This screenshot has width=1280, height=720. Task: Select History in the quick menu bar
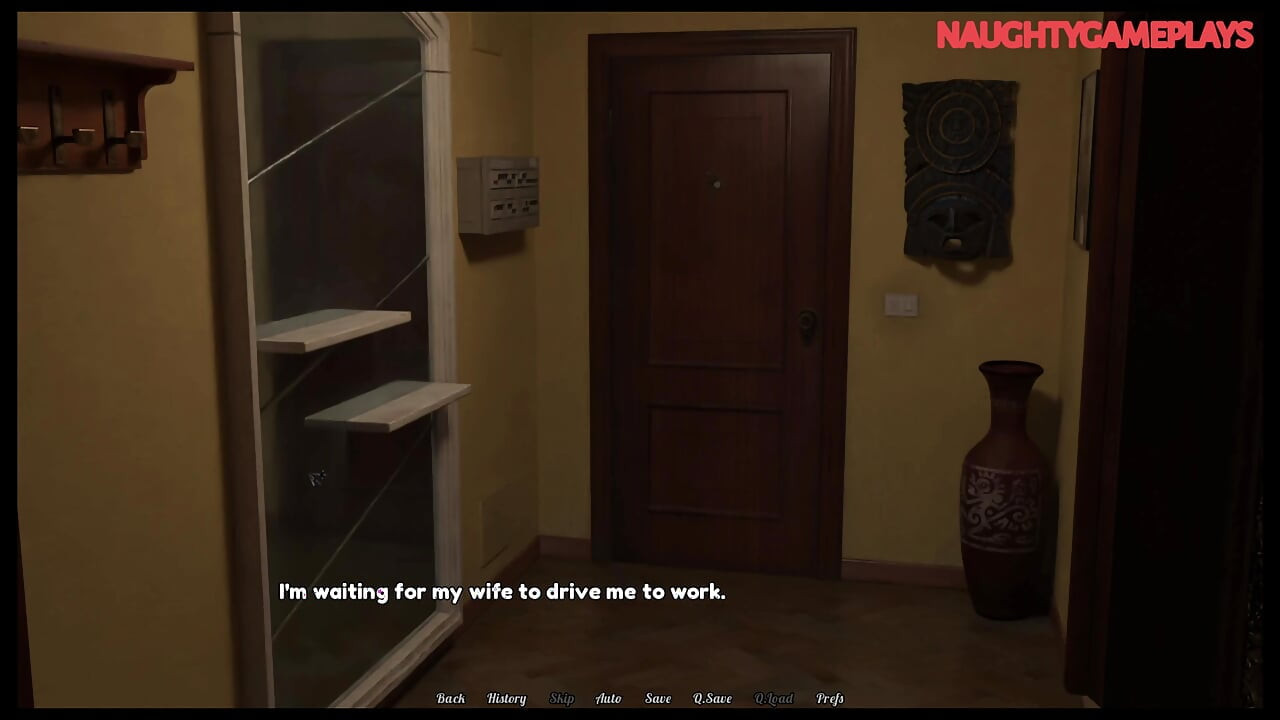pyautogui.click(x=505, y=698)
